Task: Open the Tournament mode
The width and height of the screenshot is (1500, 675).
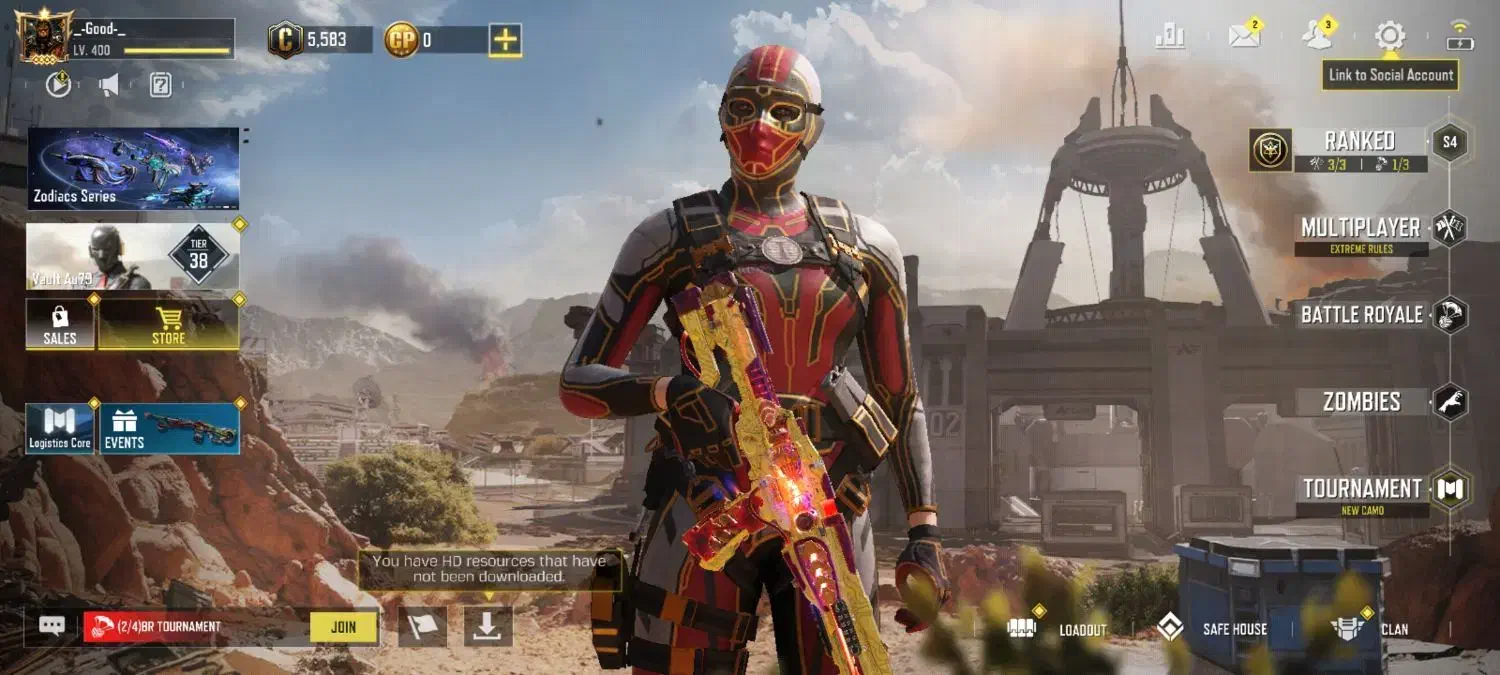Action: click(x=1361, y=489)
